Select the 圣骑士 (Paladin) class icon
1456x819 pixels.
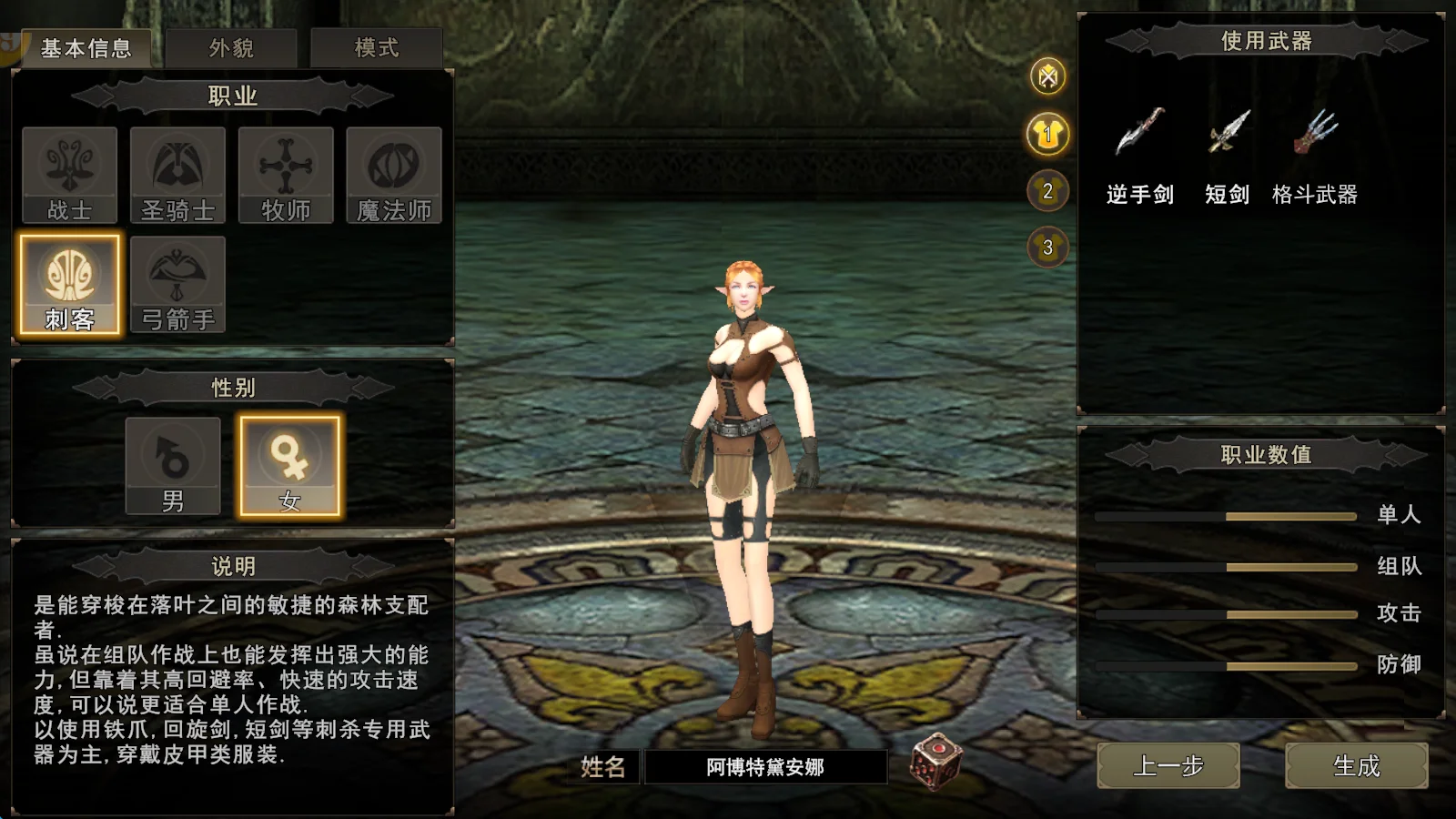[x=177, y=173]
